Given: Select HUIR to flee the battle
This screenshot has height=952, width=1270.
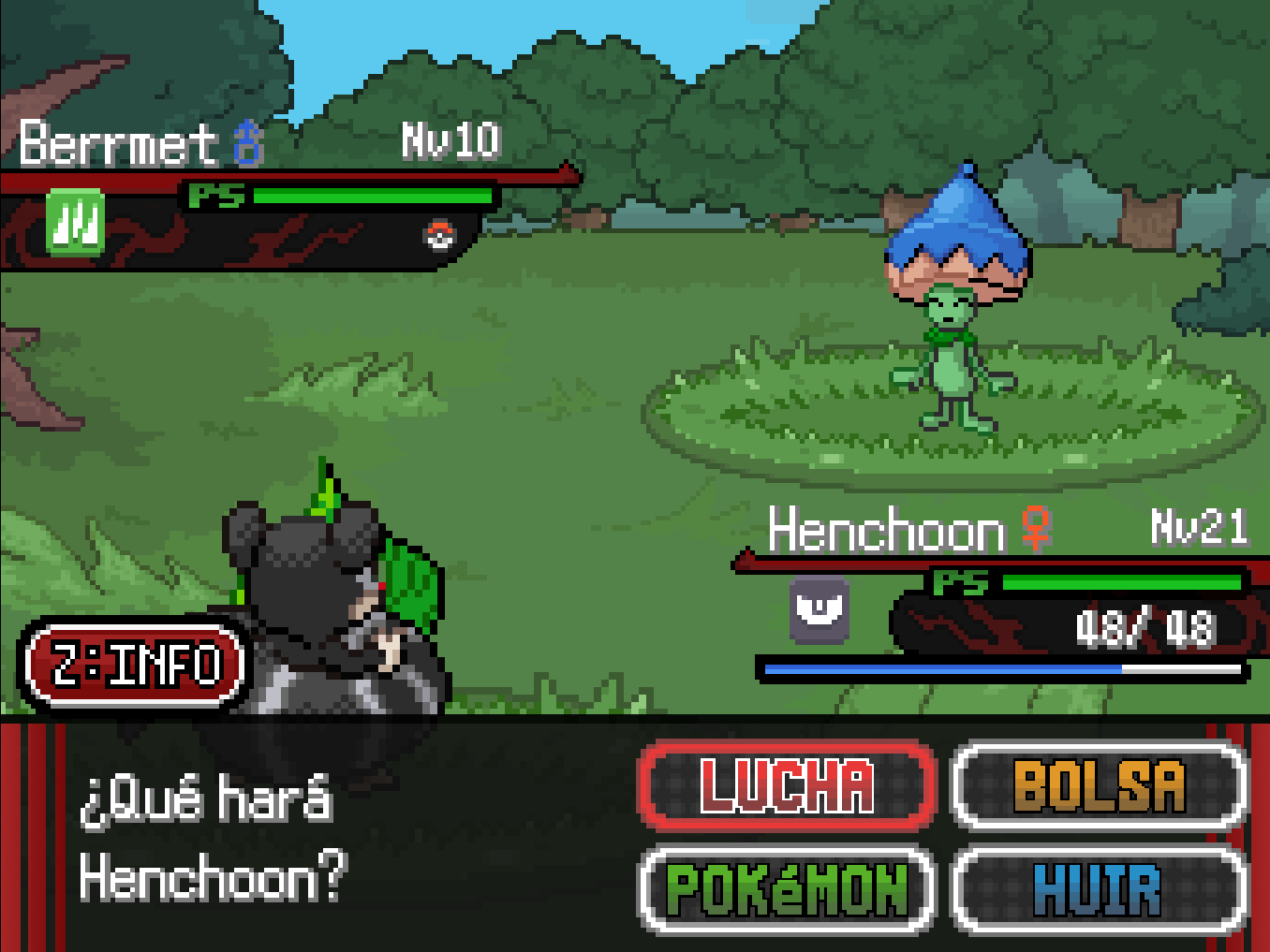Looking at the screenshot, I should tap(1100, 889).
